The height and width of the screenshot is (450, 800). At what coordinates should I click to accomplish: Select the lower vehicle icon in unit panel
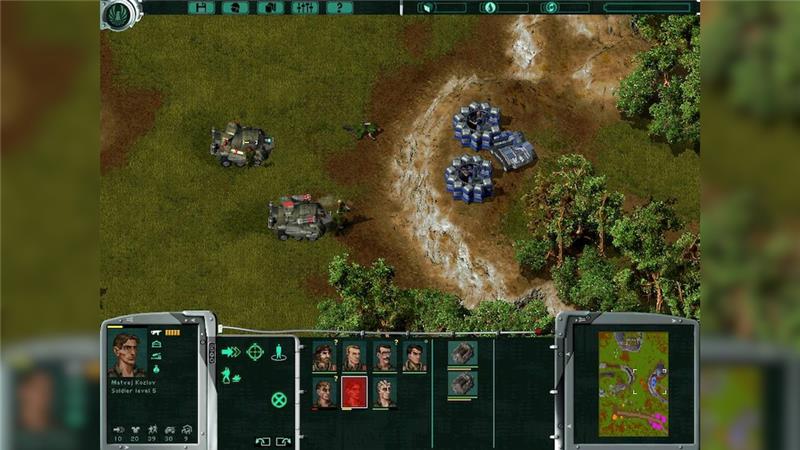[462, 384]
